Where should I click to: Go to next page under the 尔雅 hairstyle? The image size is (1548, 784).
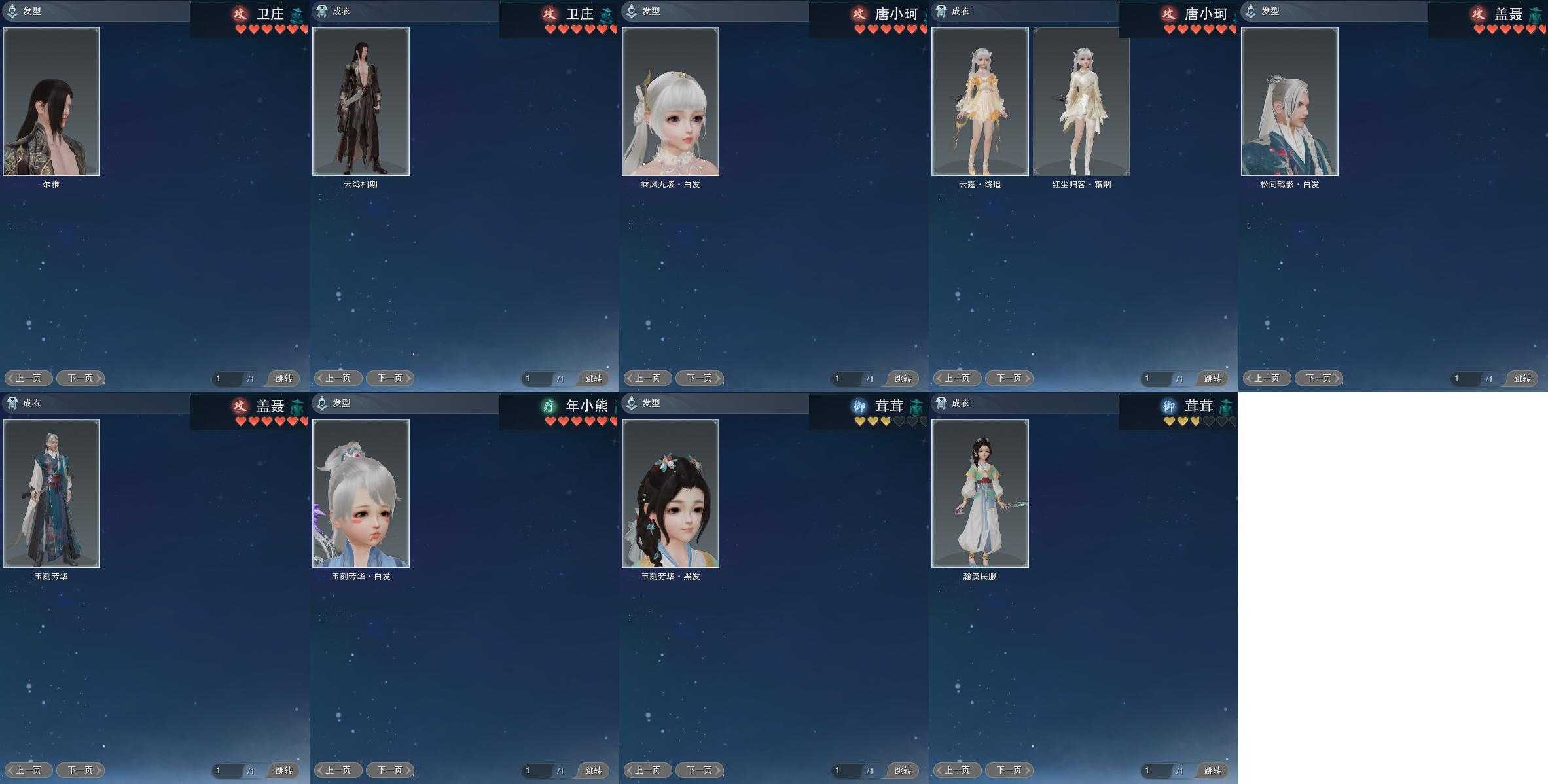click(x=81, y=378)
